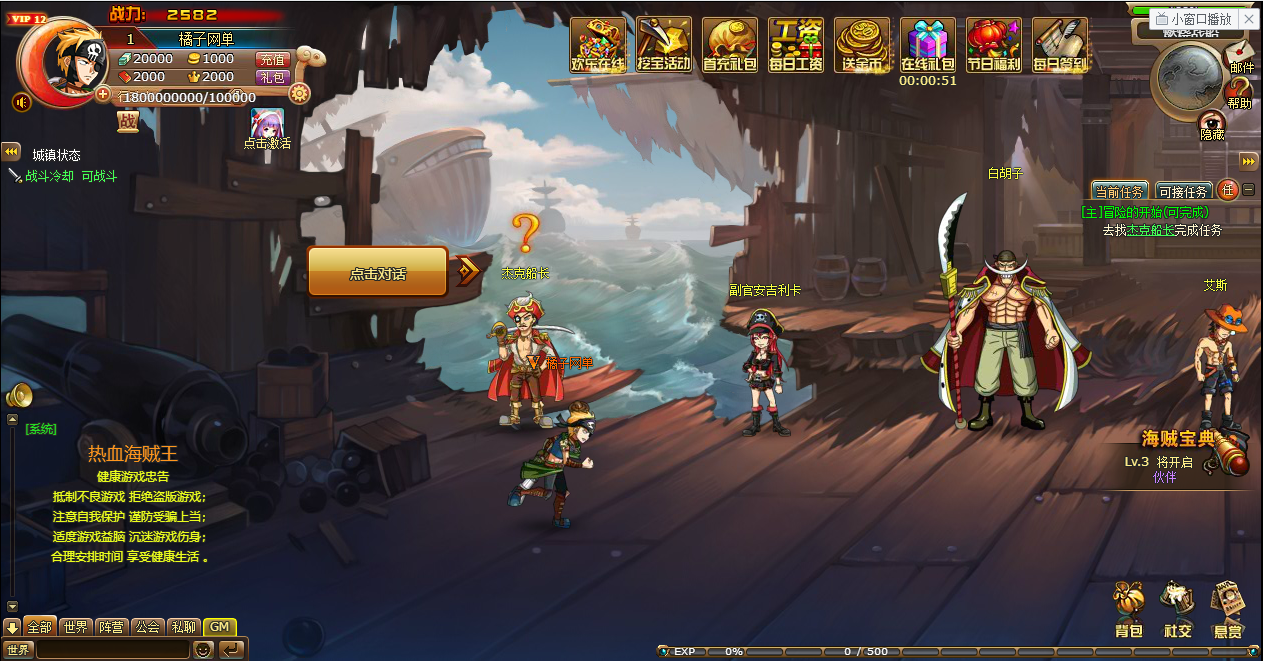The height and width of the screenshot is (661, 1263).
Task: Open the 悬赏 bounty menu
Action: pos(1228,609)
